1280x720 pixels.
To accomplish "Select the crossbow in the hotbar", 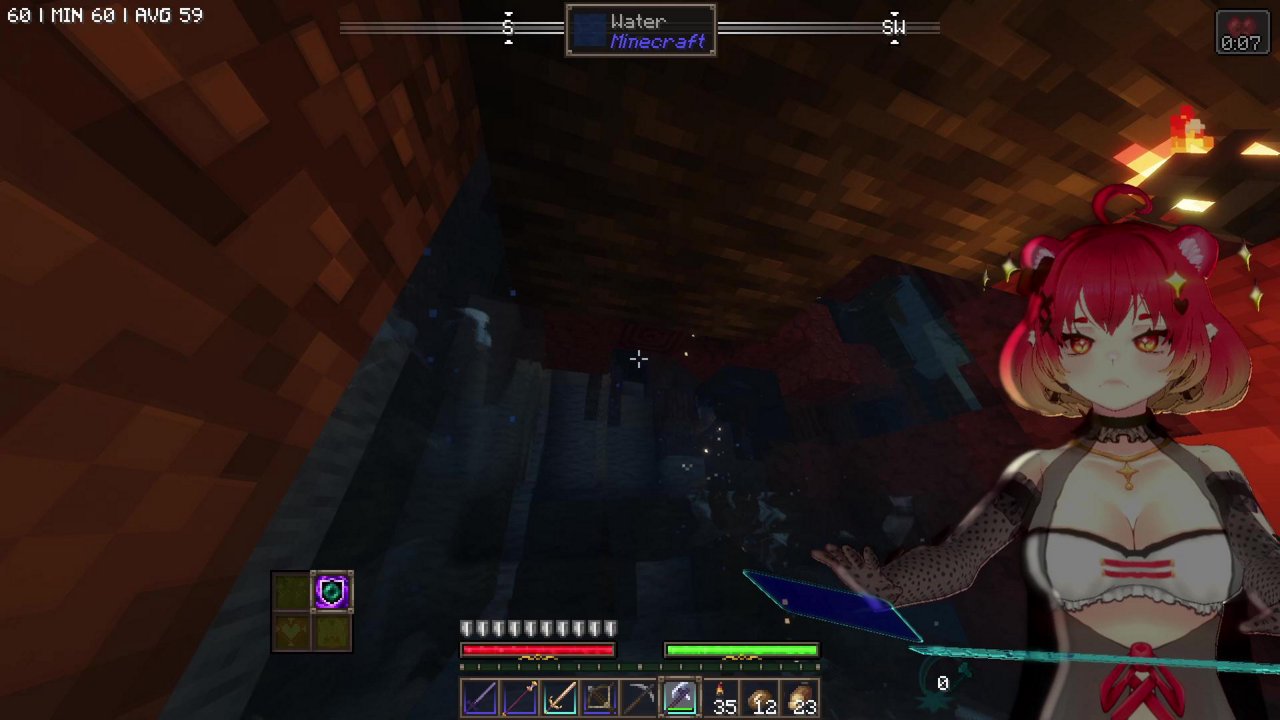I will click(599, 698).
